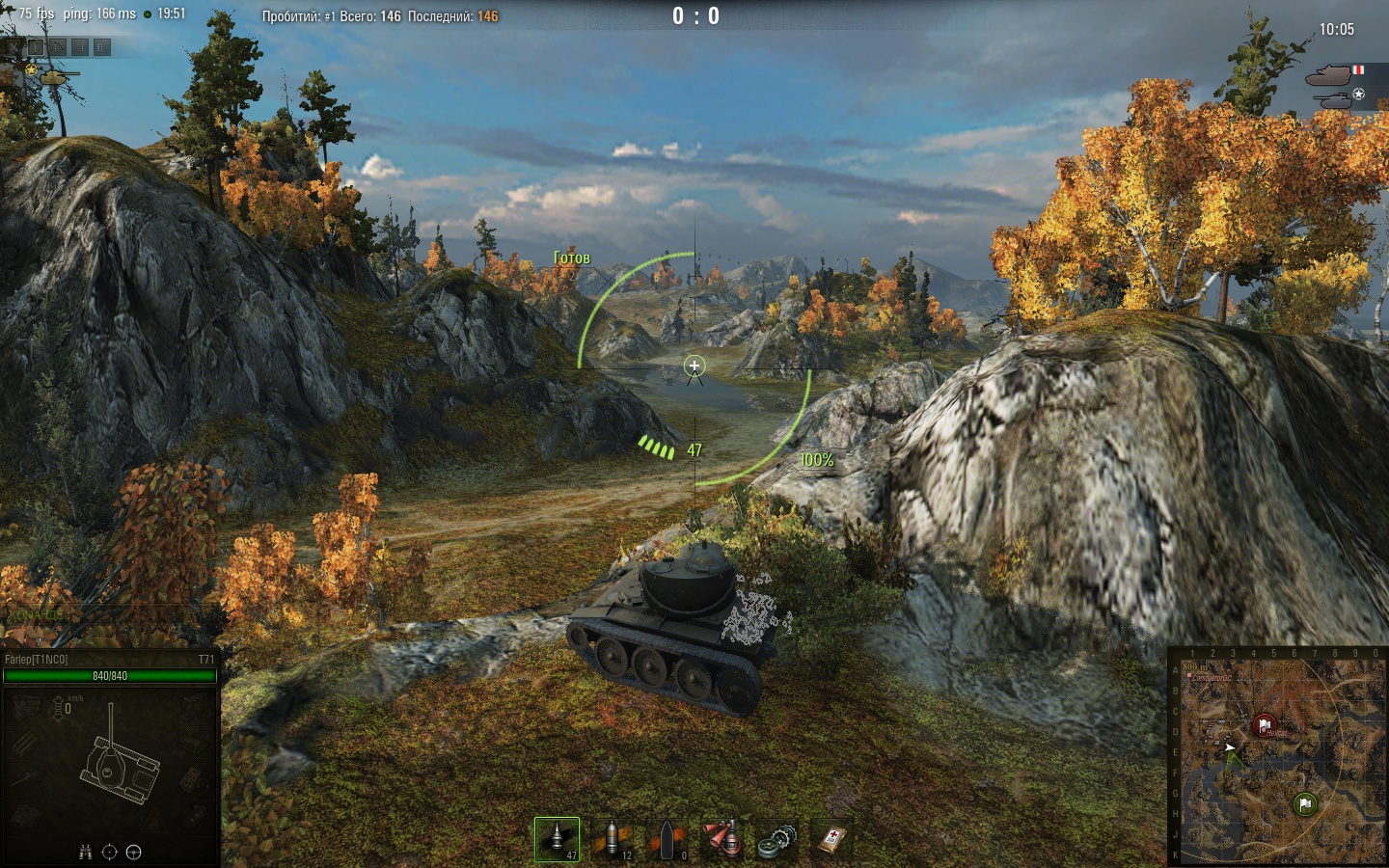Click the red enemy base flag on minimap

click(x=1264, y=725)
